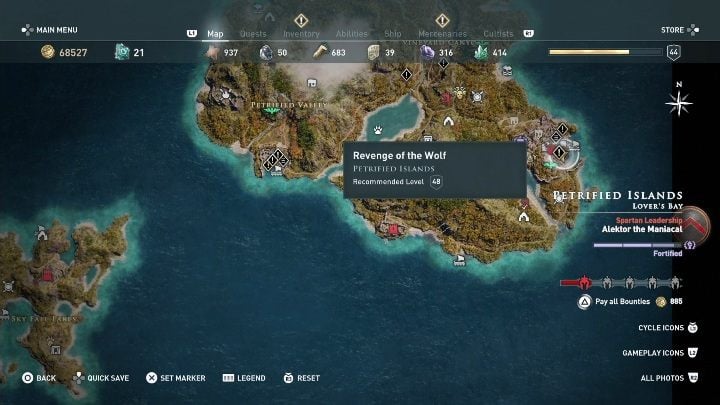The width and height of the screenshot is (720, 405).
Task: Show All Photos on the map
Action: click(668, 378)
